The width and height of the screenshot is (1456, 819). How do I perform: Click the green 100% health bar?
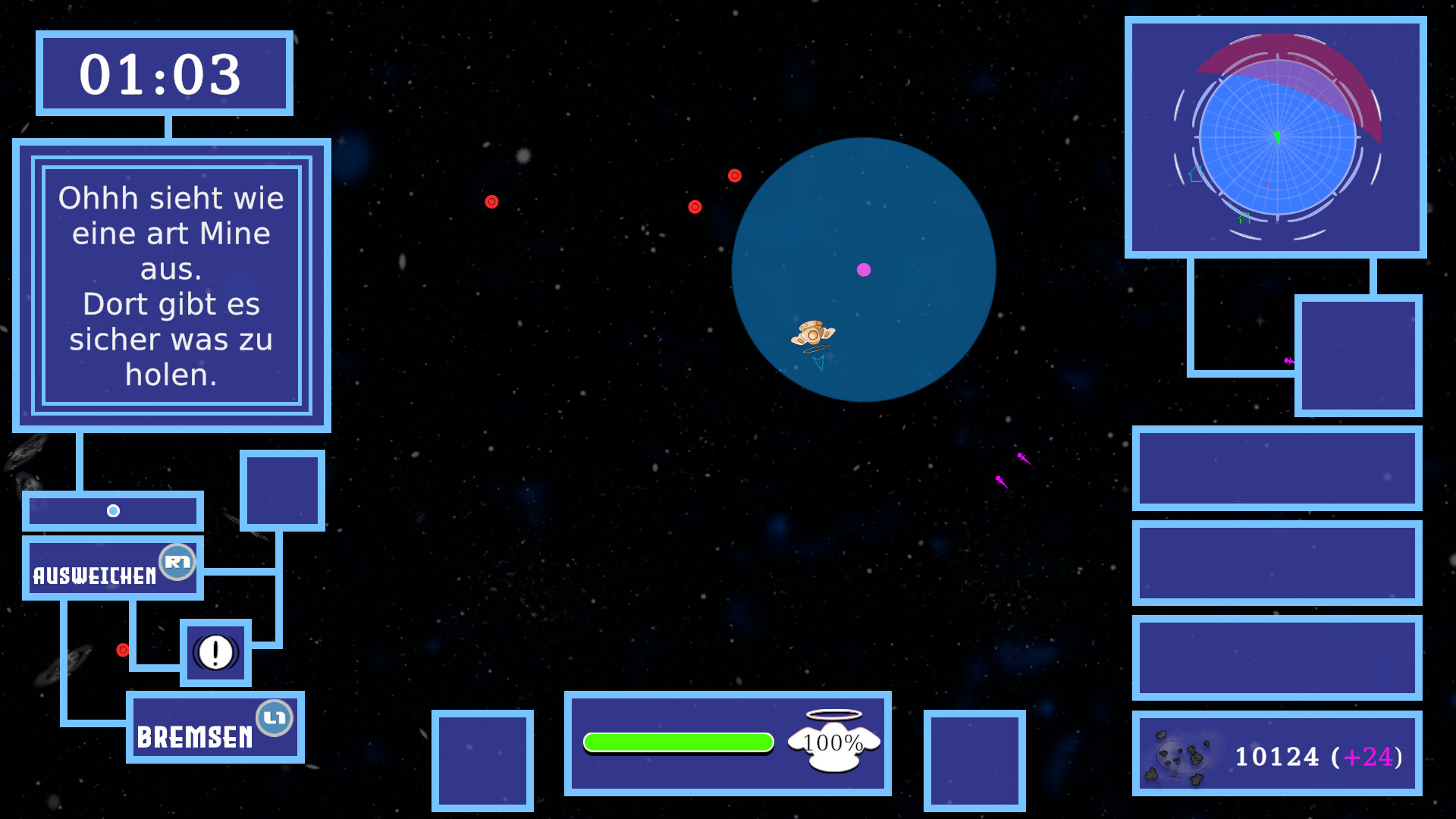point(679,743)
